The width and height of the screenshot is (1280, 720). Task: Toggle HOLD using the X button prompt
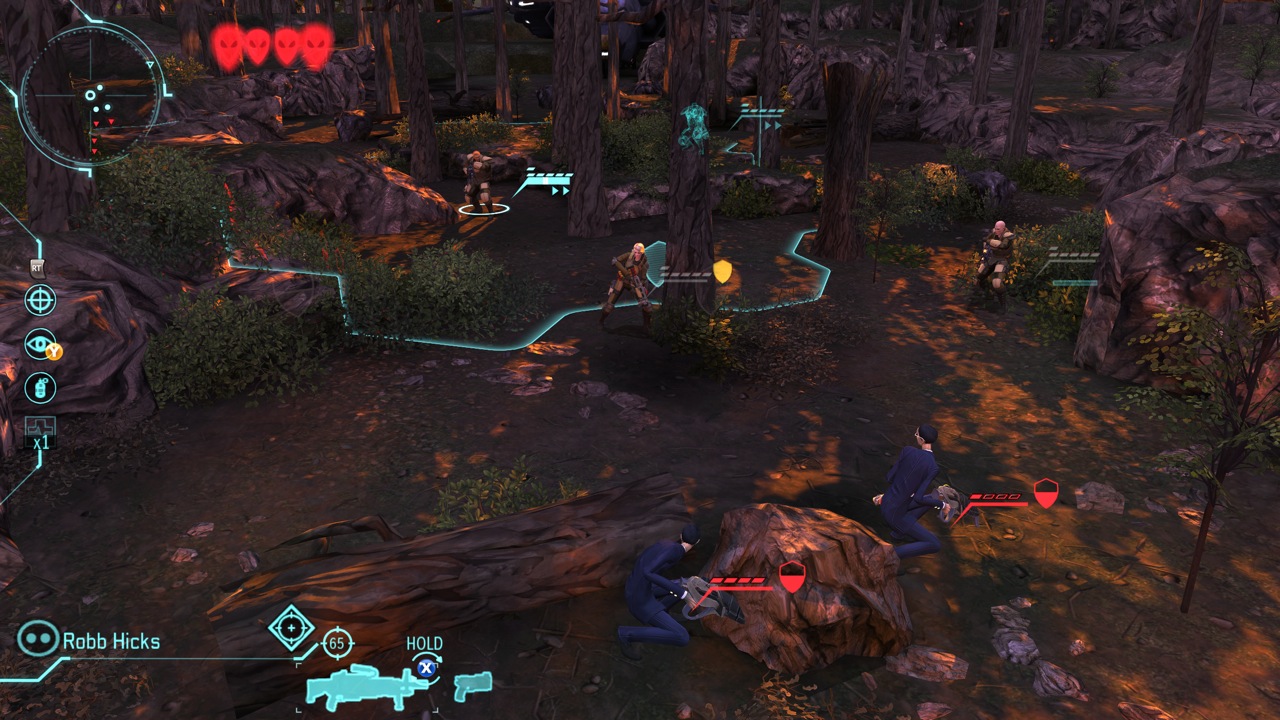click(x=427, y=668)
